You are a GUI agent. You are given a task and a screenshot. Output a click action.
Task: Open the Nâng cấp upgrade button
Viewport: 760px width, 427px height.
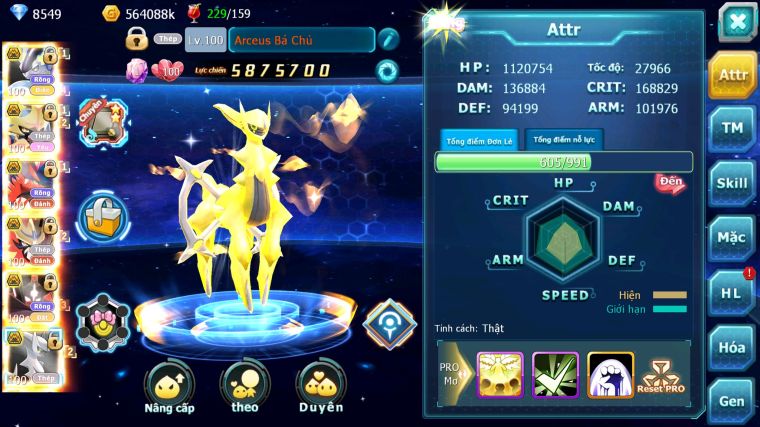tap(169, 387)
